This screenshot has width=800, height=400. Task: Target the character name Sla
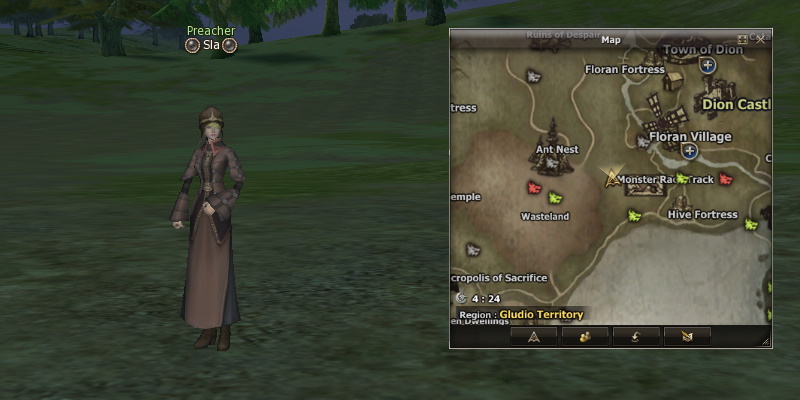(211, 45)
